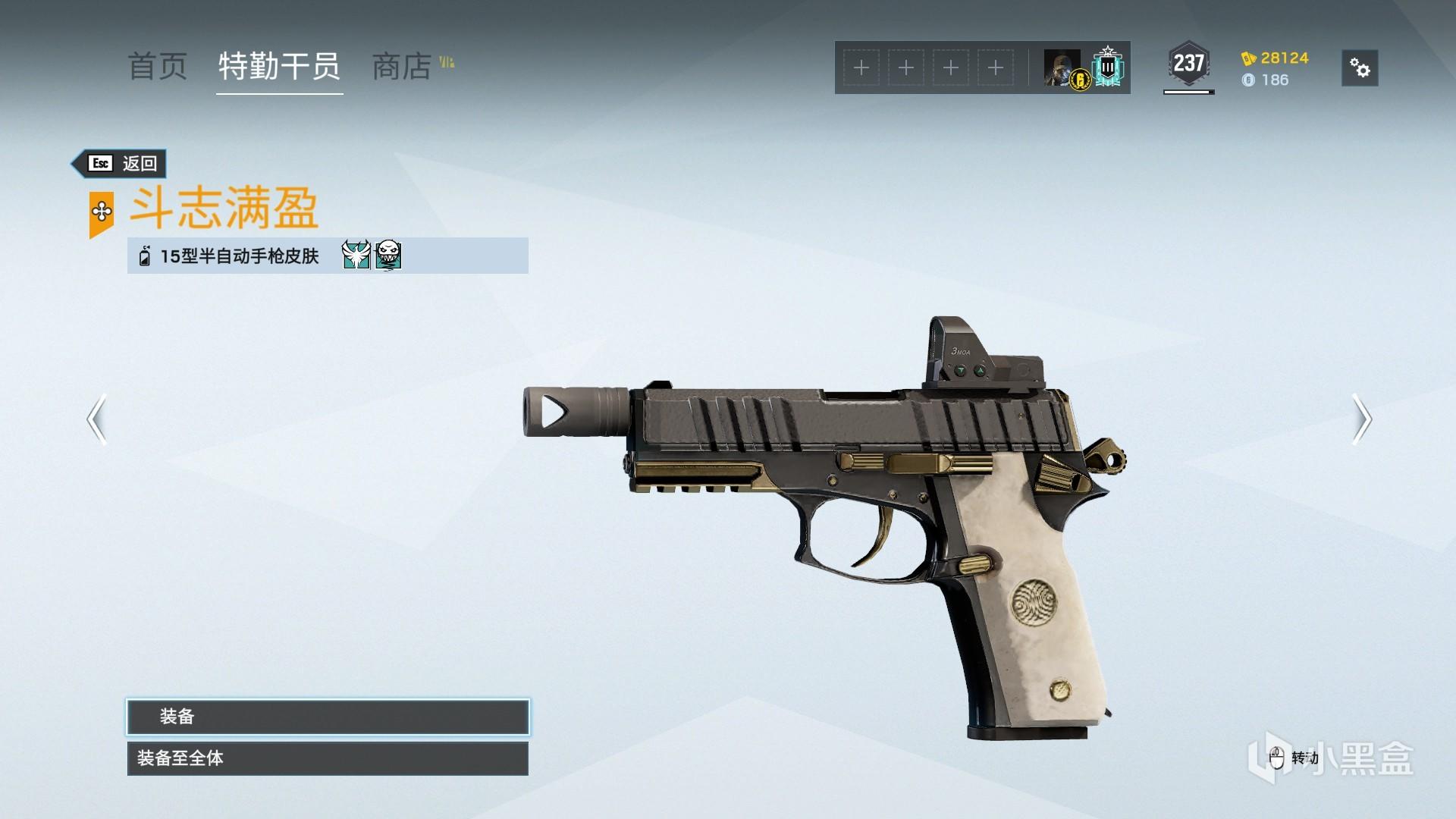Choose 装备至全体 to equip for all
Image resolution: width=1456 pixels, height=819 pixels.
(328, 758)
